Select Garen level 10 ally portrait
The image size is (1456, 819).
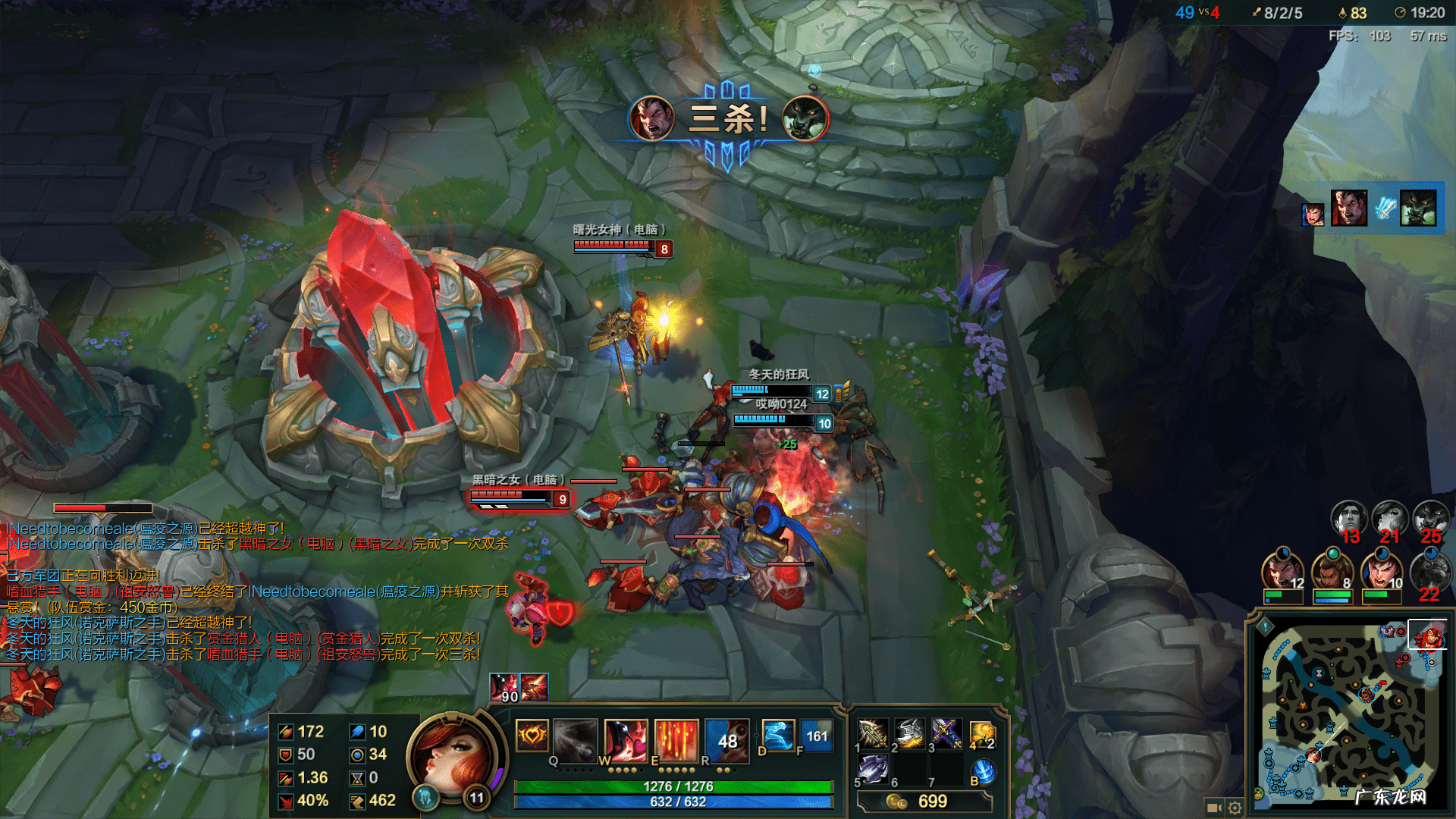[1382, 573]
